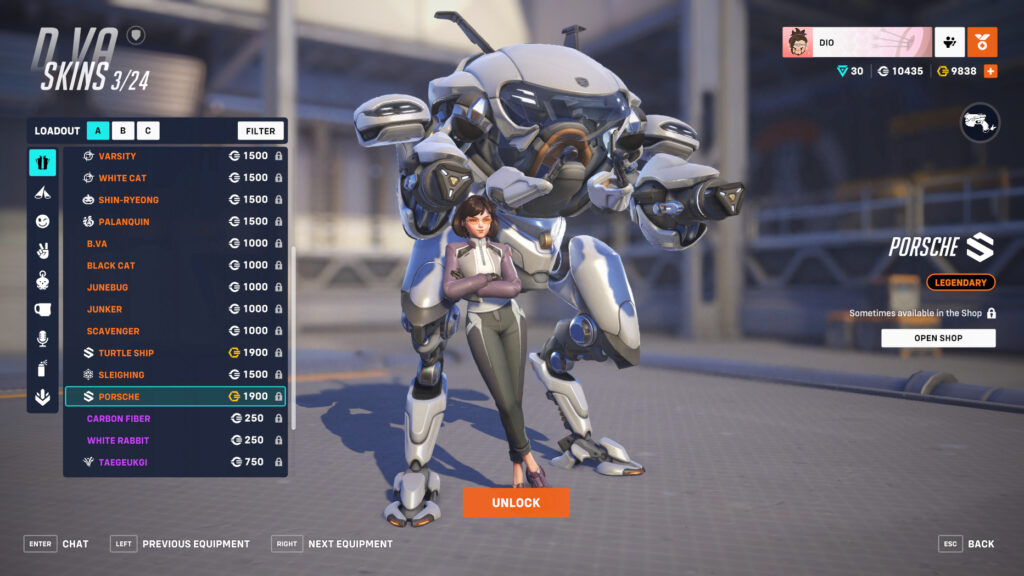Open Shop for the Porsche skin
1024x576 pixels.
click(938, 338)
